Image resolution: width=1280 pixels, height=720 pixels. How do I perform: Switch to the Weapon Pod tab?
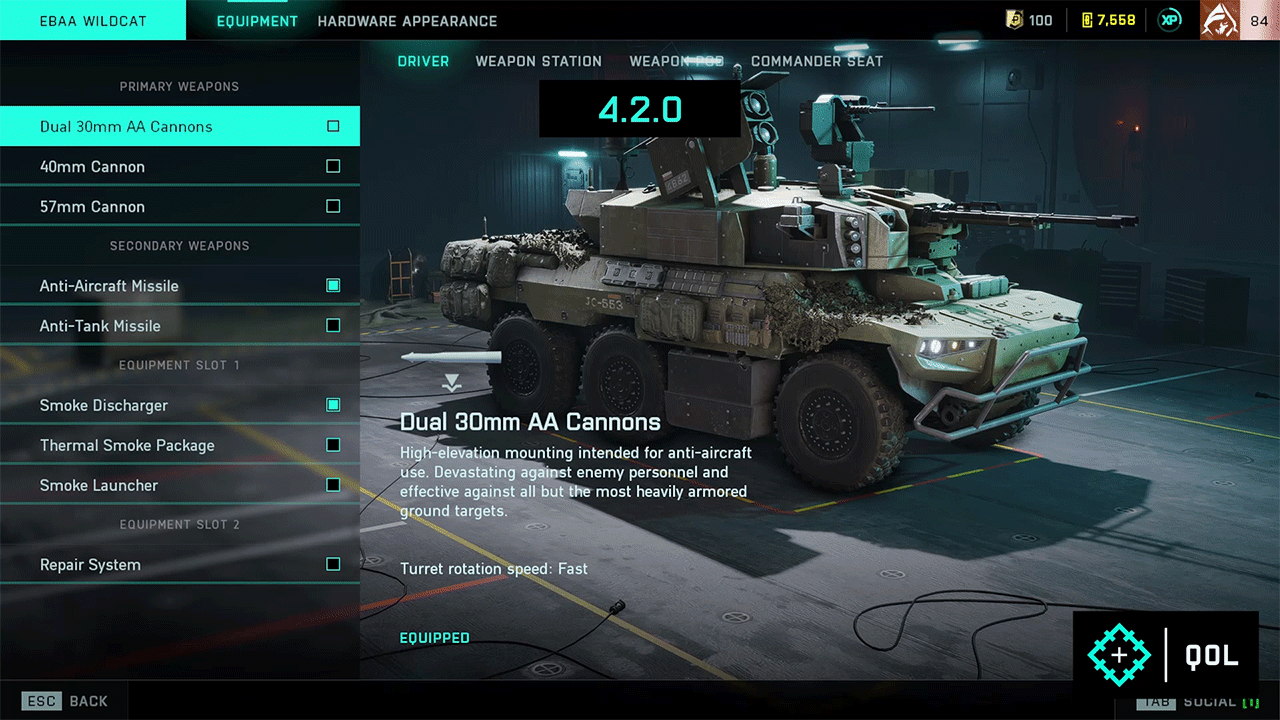pyautogui.click(x=676, y=61)
